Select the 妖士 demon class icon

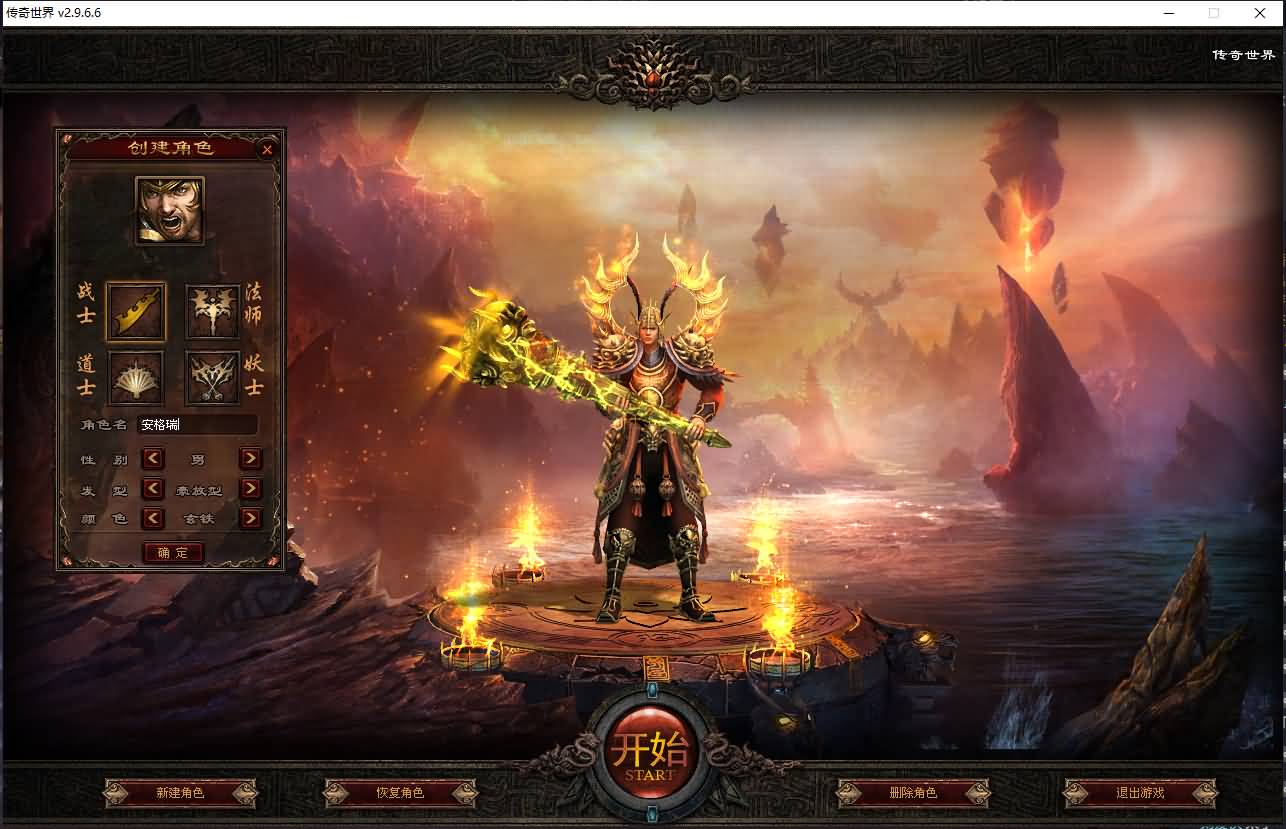click(x=212, y=378)
